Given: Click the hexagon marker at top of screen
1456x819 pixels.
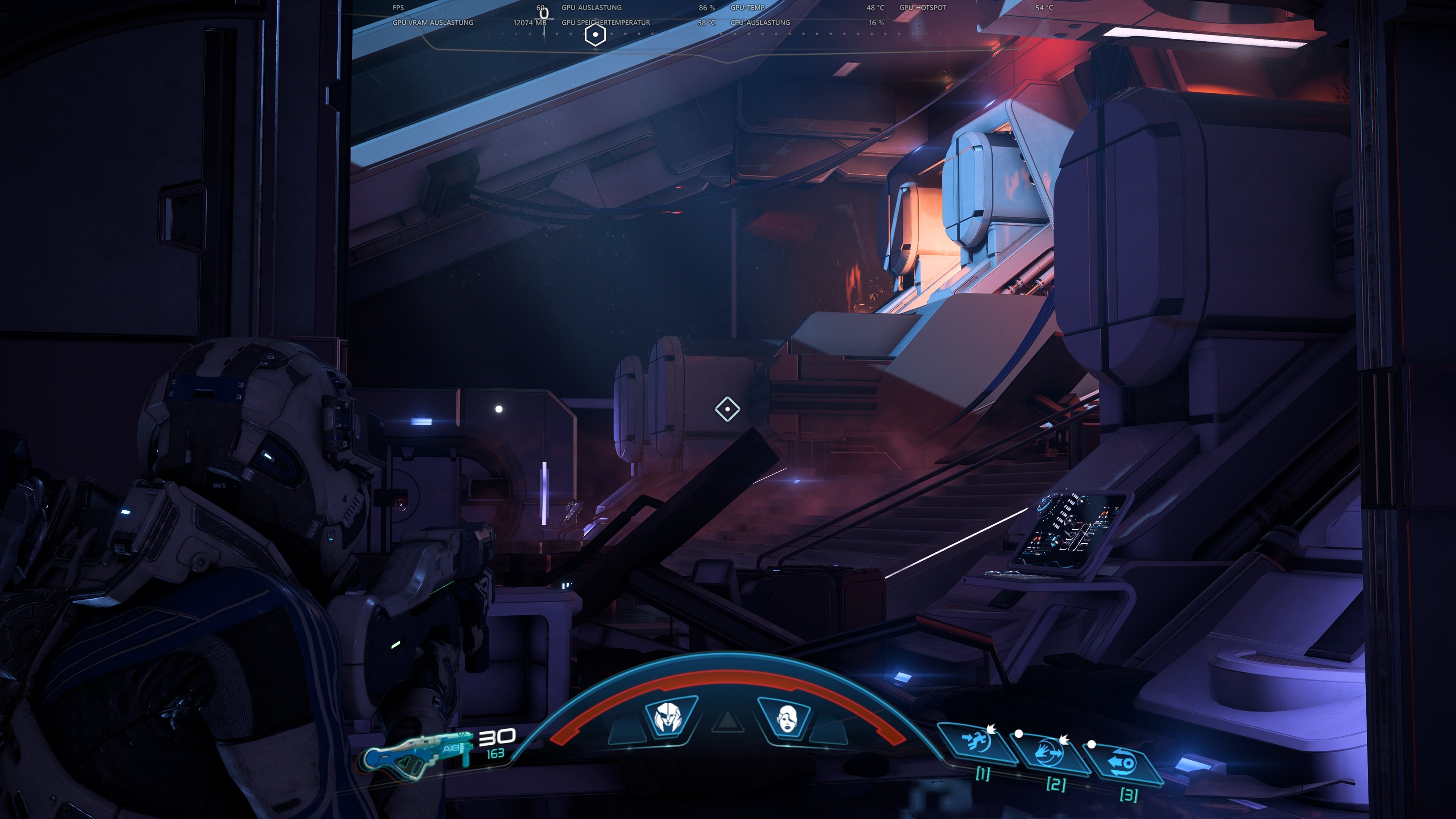Looking at the screenshot, I should point(595,35).
